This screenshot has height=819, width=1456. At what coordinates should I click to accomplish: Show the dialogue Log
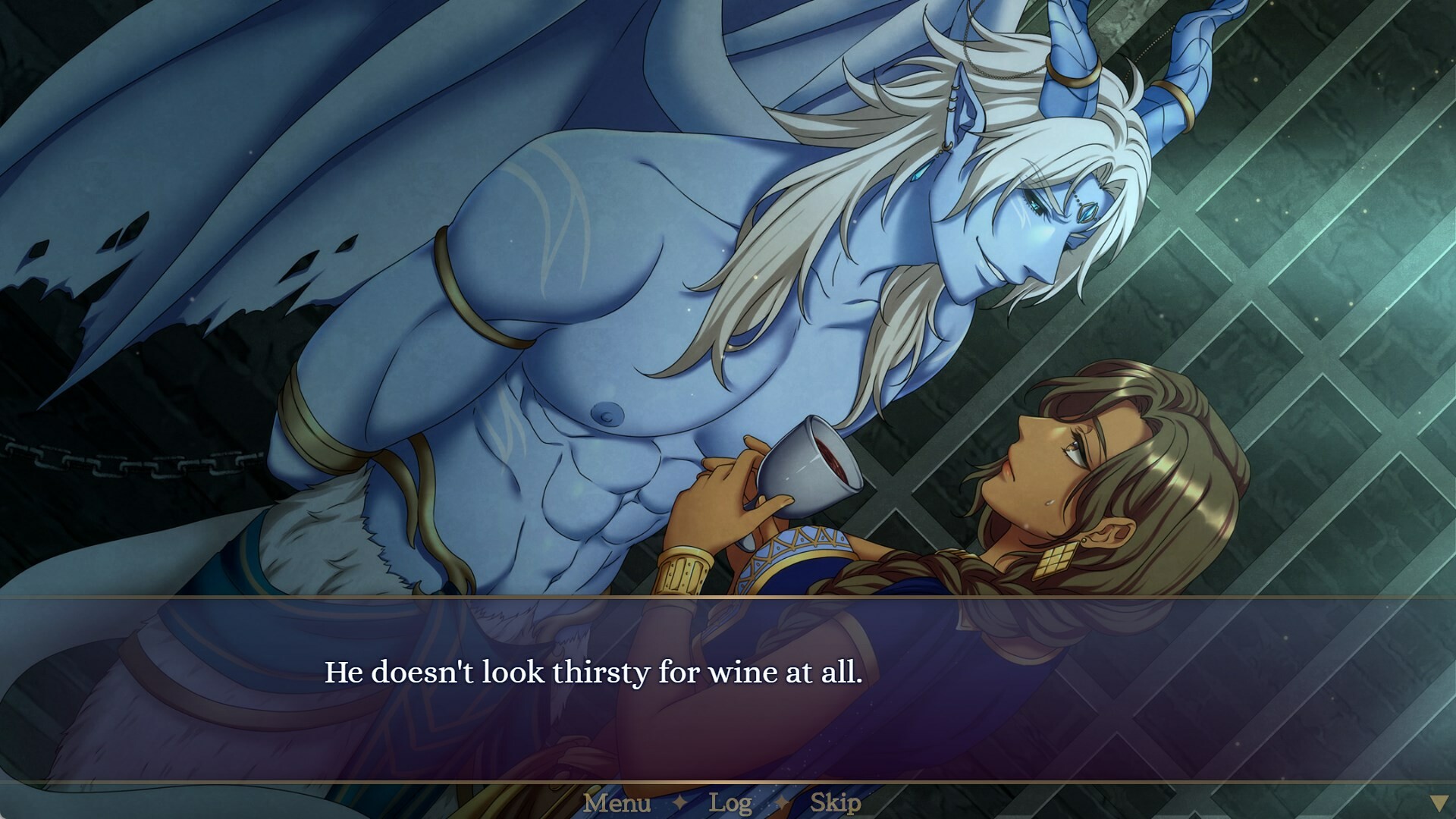pyautogui.click(x=730, y=803)
